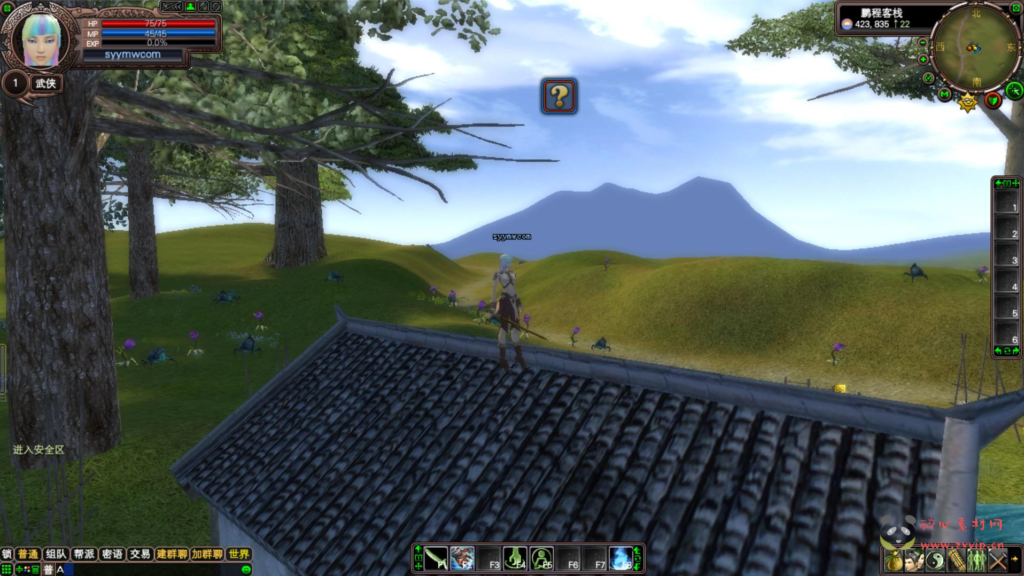Select the 密语 whisper chat tab
This screenshot has height=576, width=1024.
point(112,554)
